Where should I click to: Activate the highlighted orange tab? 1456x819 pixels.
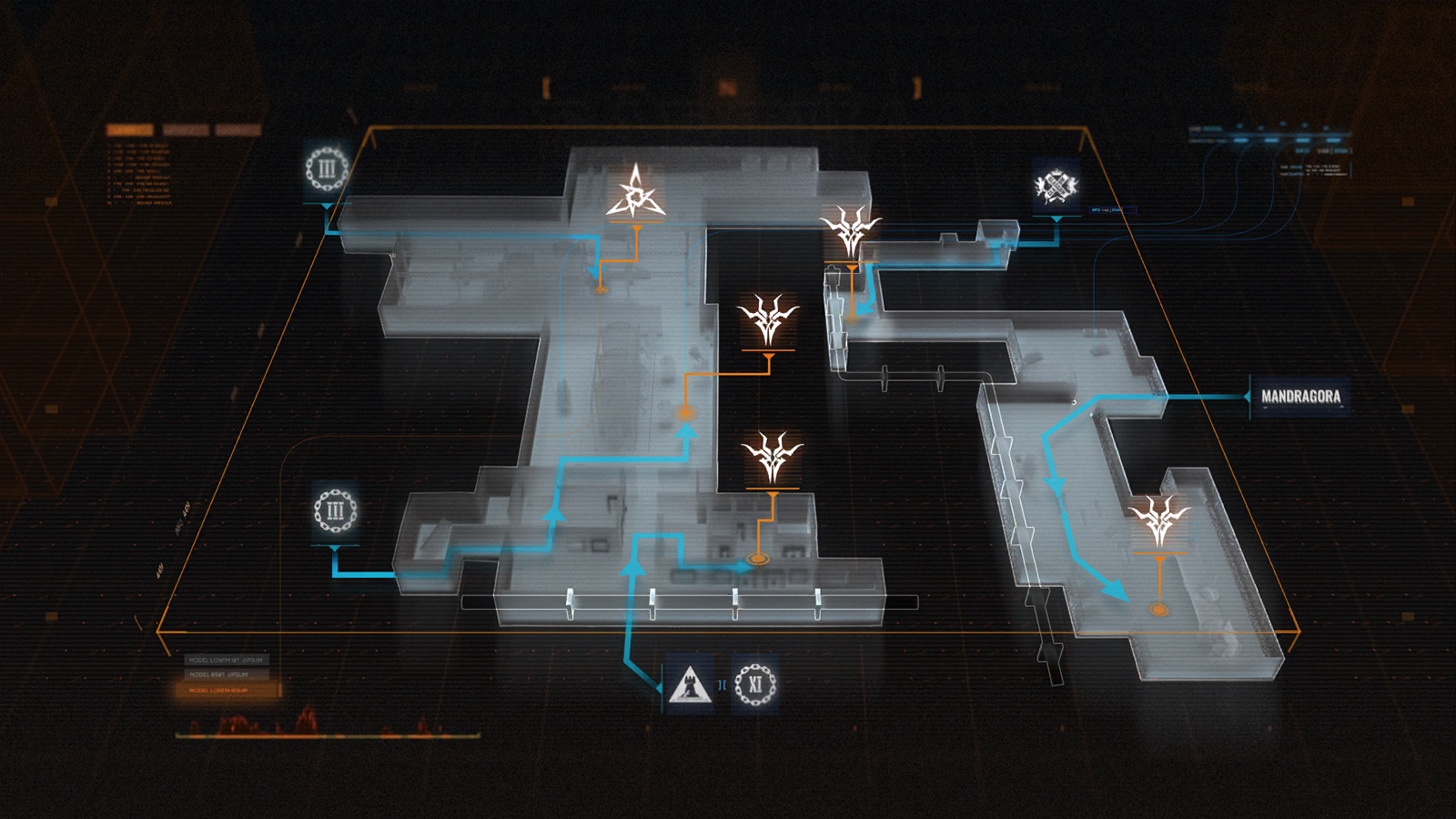coord(129,130)
